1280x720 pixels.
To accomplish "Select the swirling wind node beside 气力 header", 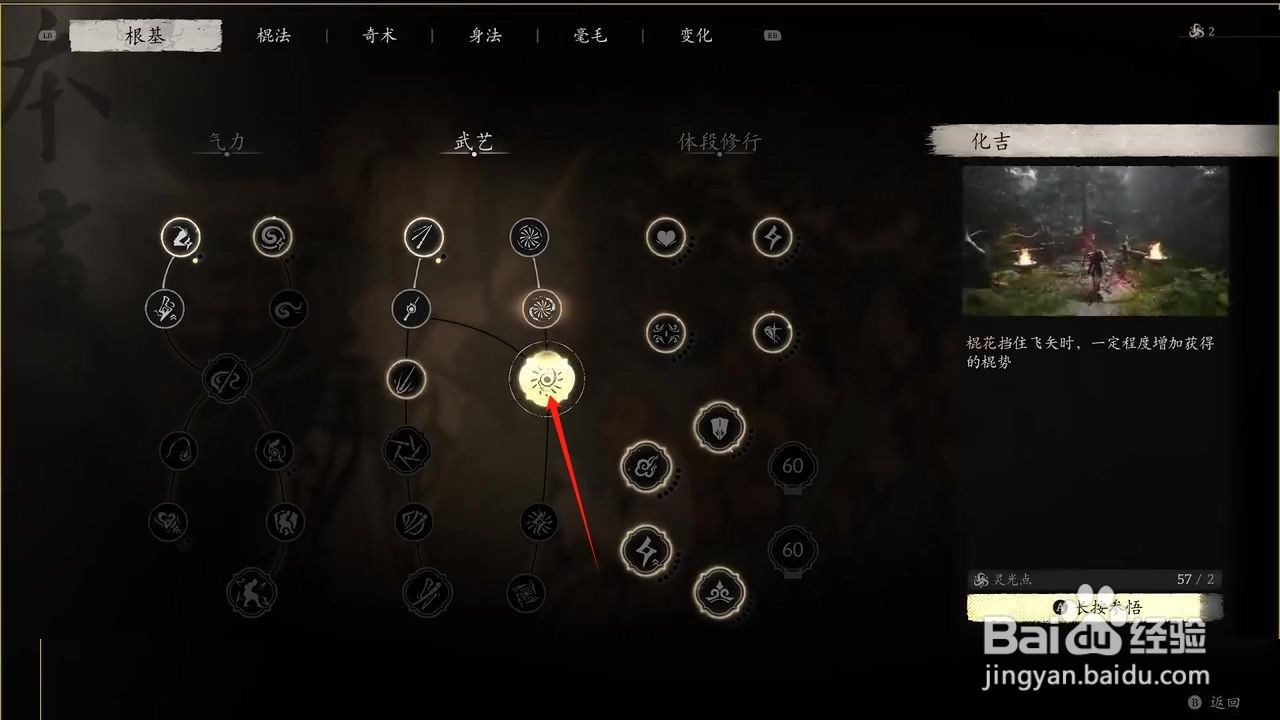I will 271,237.
